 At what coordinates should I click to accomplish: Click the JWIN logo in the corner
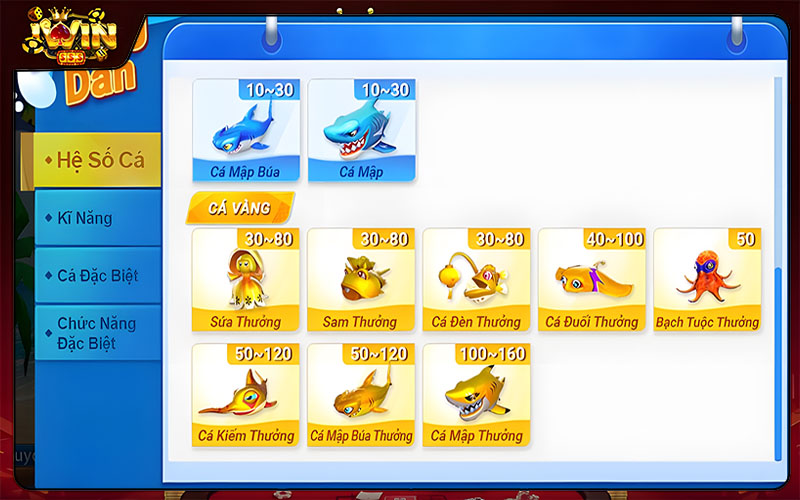pyautogui.click(x=72, y=37)
